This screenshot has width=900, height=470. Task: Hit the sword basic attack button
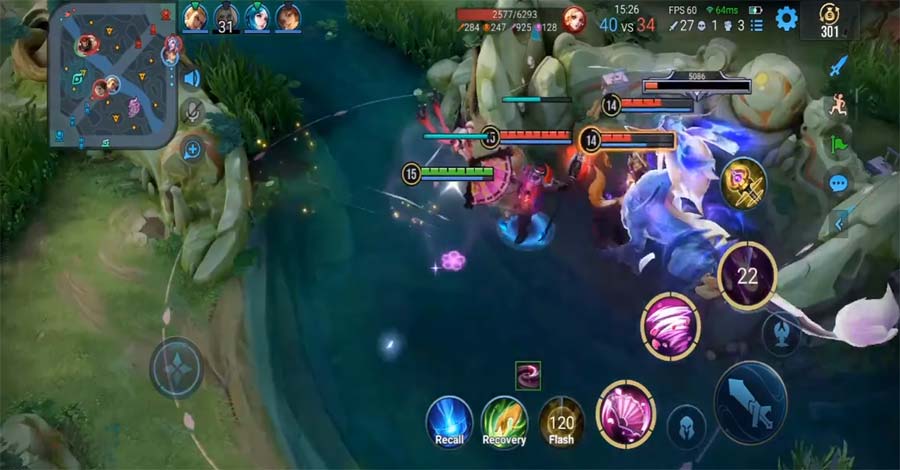pos(750,402)
